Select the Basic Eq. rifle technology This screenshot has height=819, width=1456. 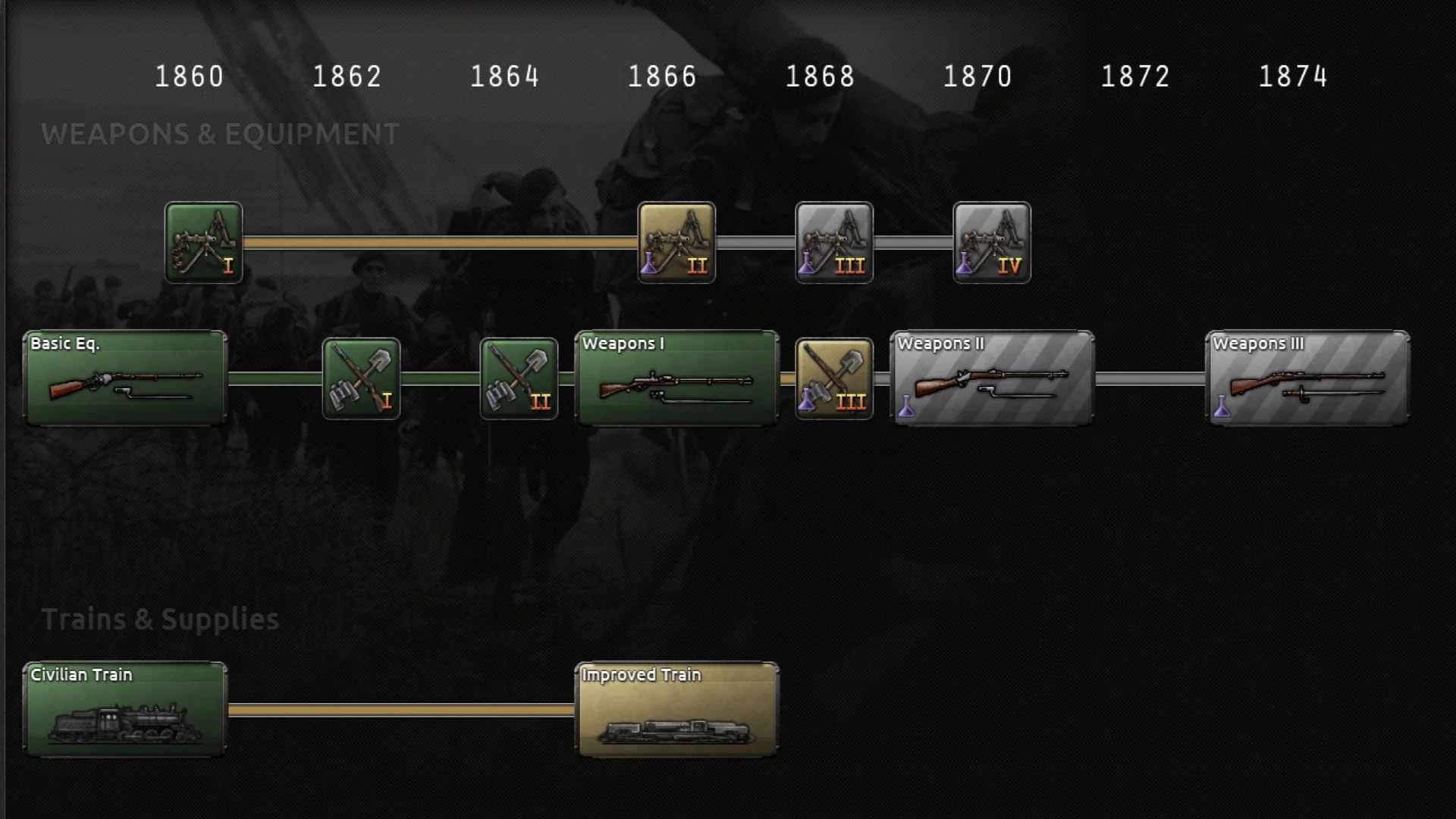(x=125, y=378)
